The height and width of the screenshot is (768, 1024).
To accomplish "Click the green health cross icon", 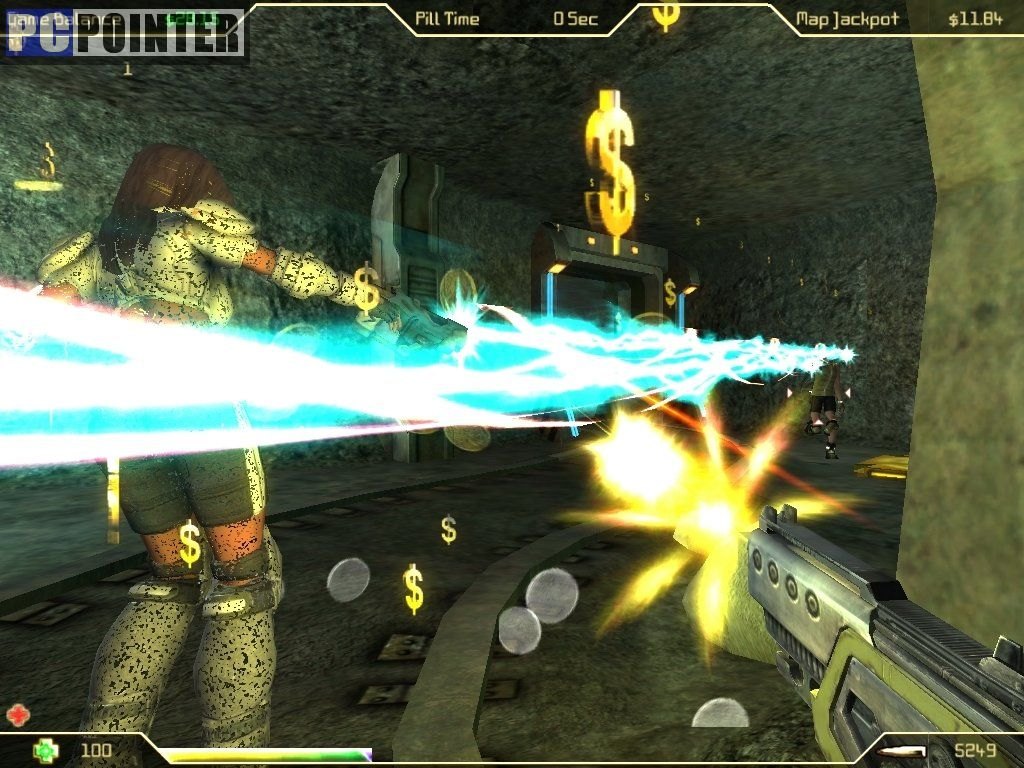I will pos(43,750).
